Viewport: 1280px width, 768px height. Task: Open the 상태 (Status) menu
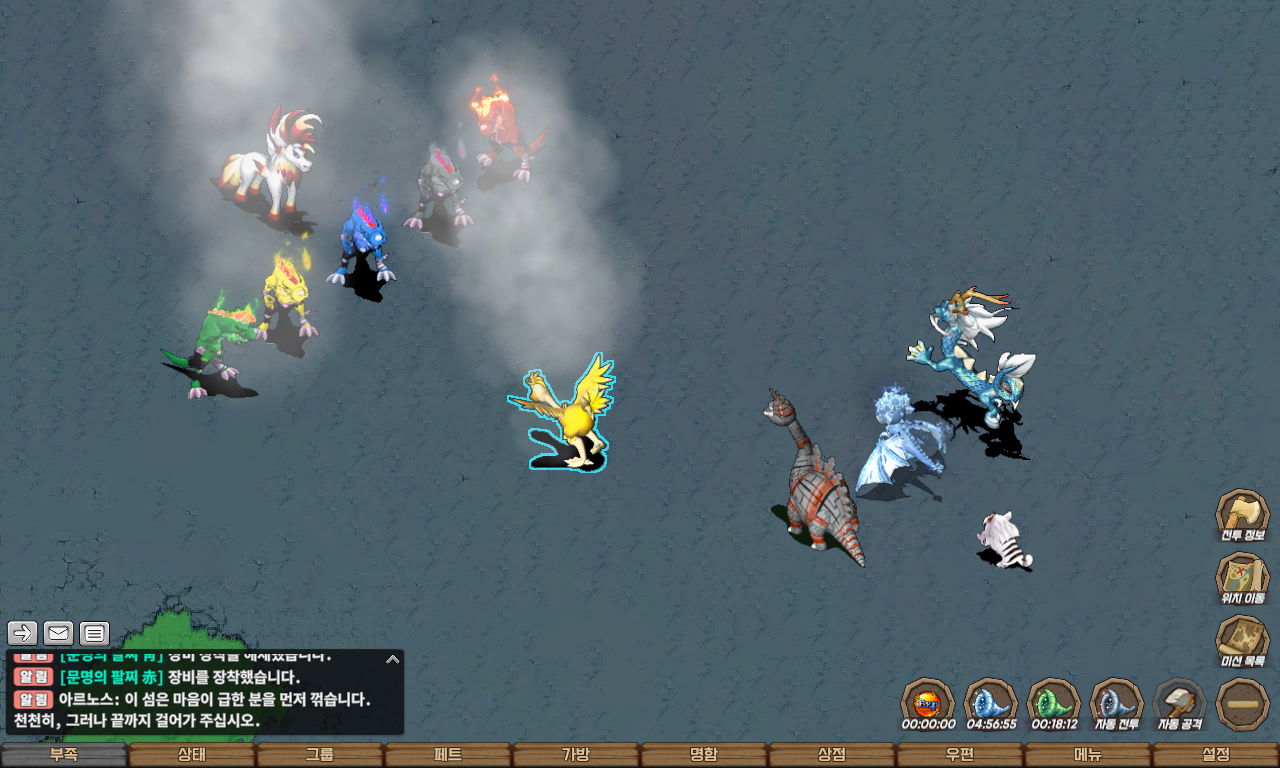pyautogui.click(x=191, y=755)
